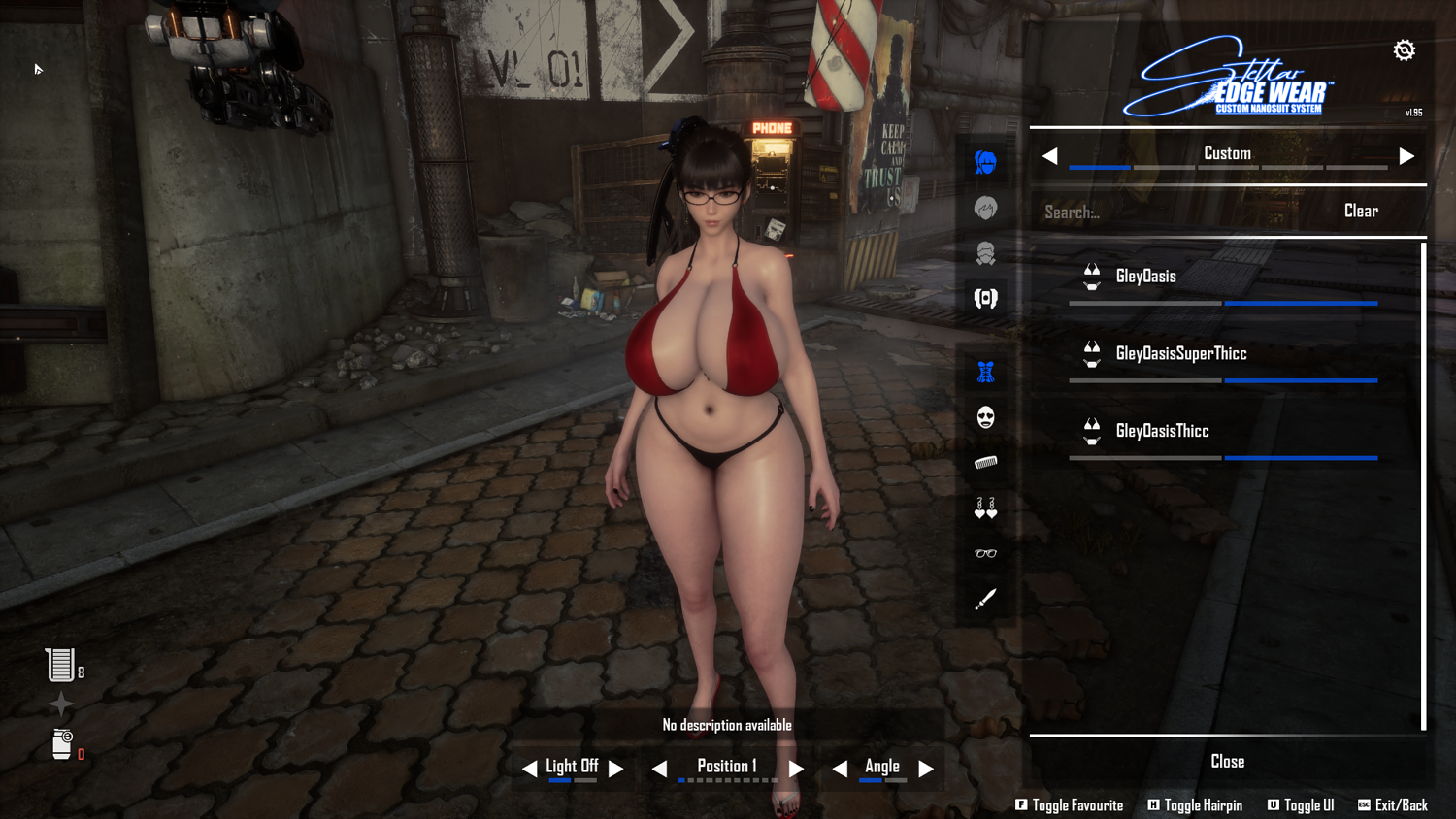Go to the next category after Custom
This screenshot has width=1456, height=819.
1406,156
